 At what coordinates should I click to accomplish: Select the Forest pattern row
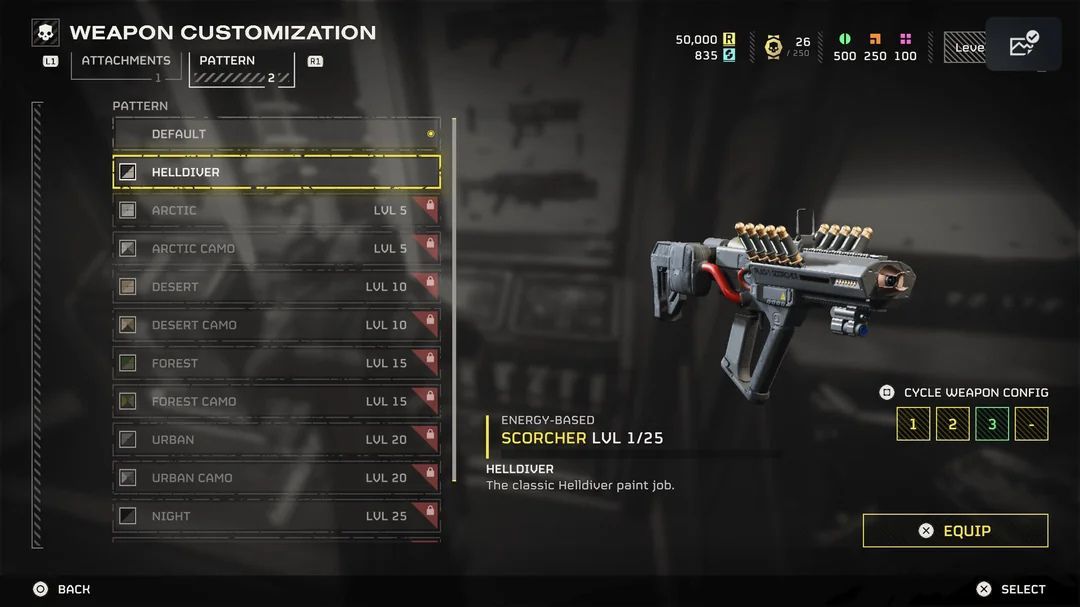pyautogui.click(x=276, y=363)
